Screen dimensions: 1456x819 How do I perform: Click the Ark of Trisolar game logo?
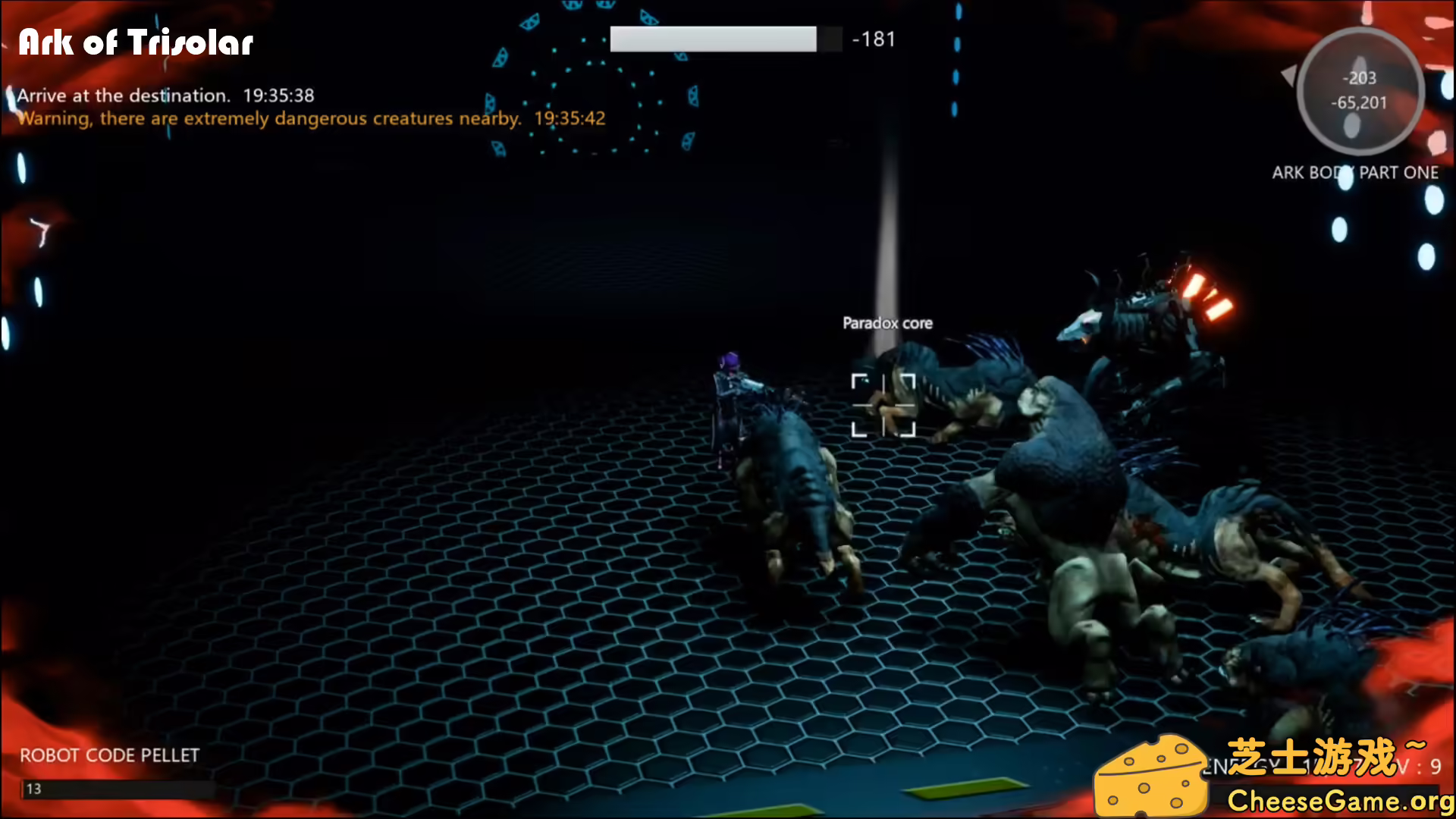pyautogui.click(x=135, y=43)
